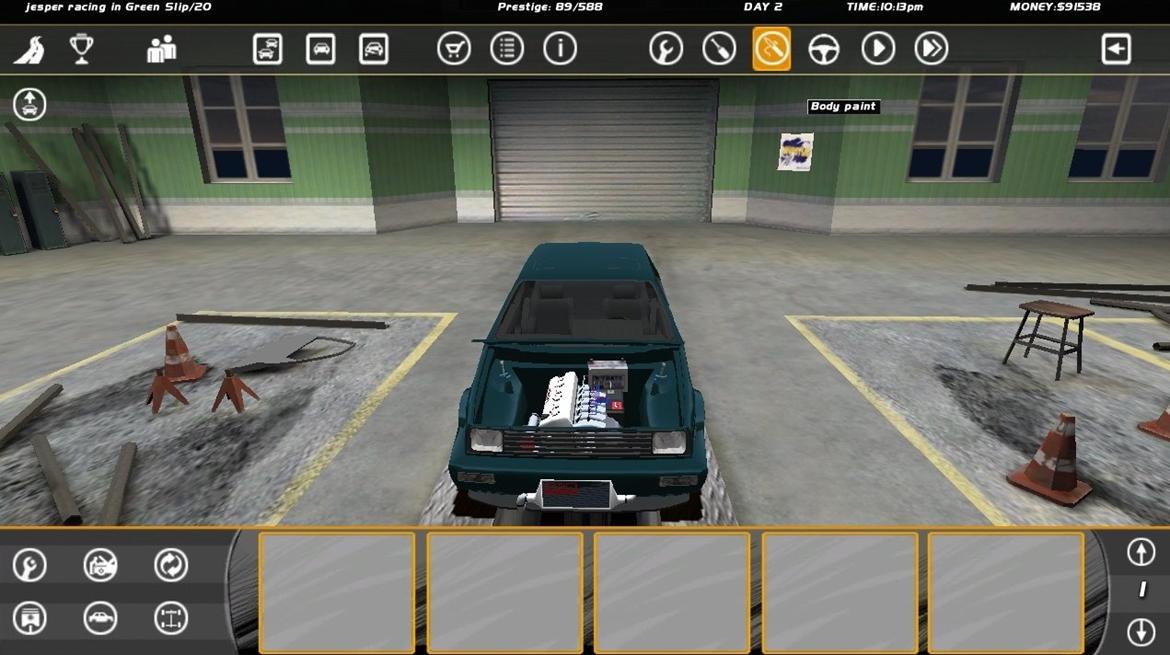Open the road/track icon menu
This screenshot has height=655, width=1170.
pos(29,49)
